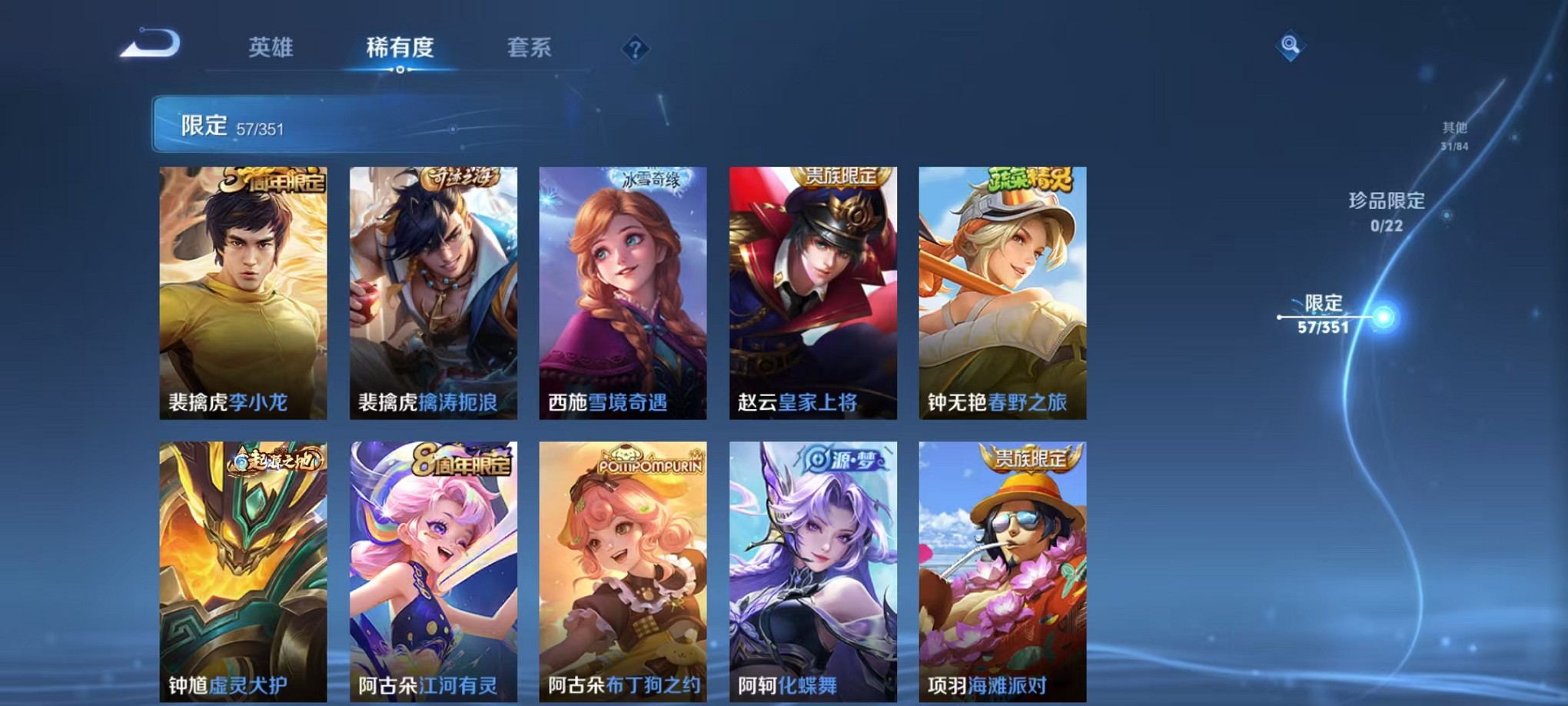Select the 稀有度 tab

(399, 48)
